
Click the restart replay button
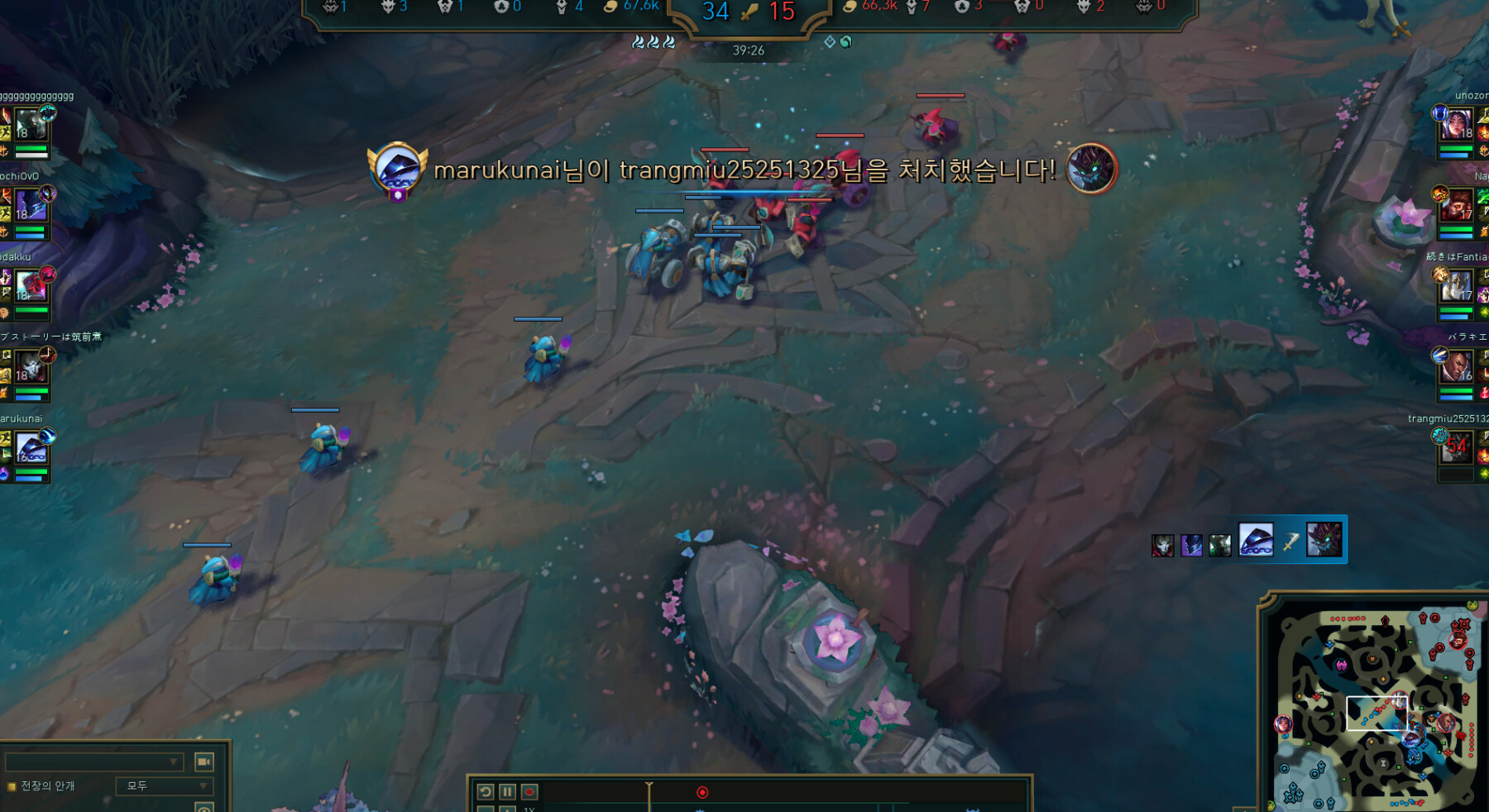coord(485,791)
